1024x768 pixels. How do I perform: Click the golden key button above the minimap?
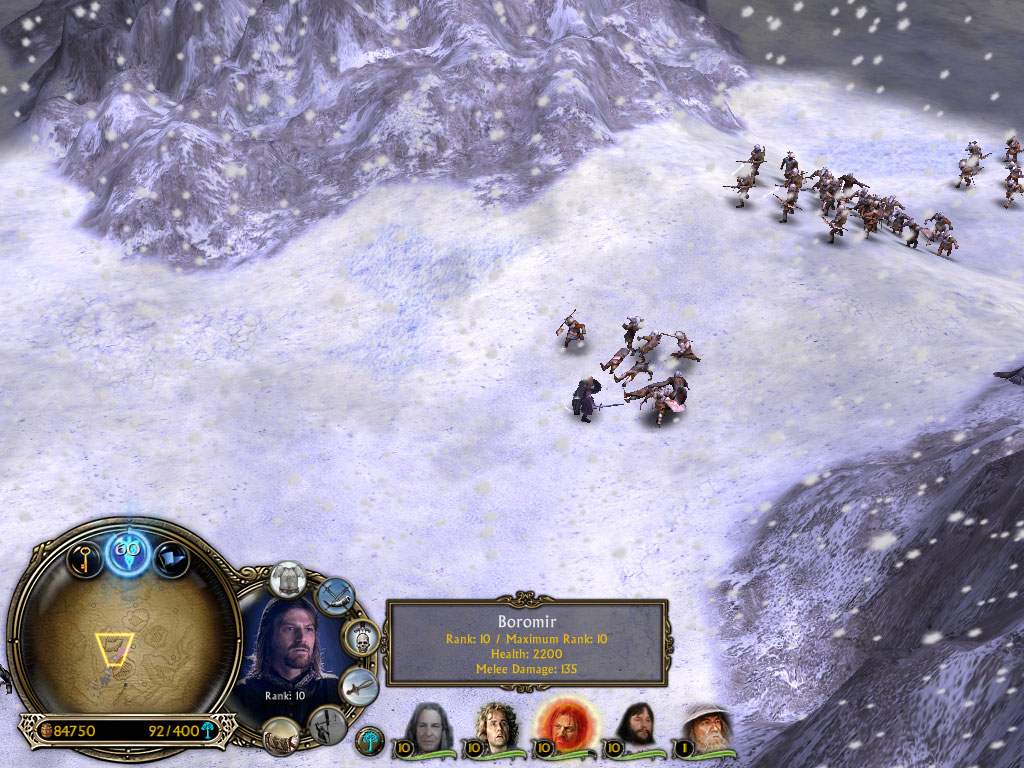84,556
